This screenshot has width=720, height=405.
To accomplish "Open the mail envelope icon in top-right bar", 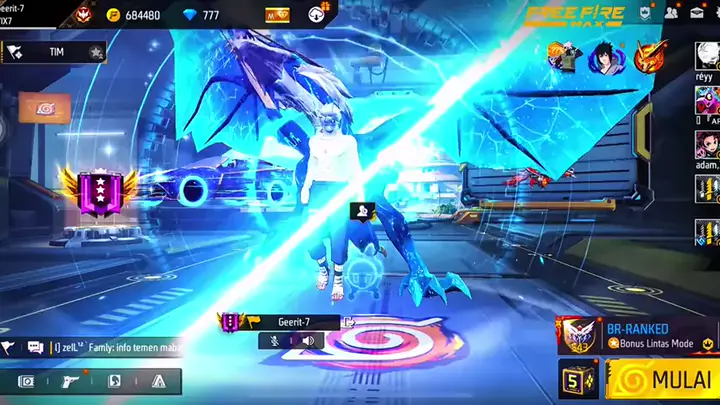I will (x=697, y=13).
